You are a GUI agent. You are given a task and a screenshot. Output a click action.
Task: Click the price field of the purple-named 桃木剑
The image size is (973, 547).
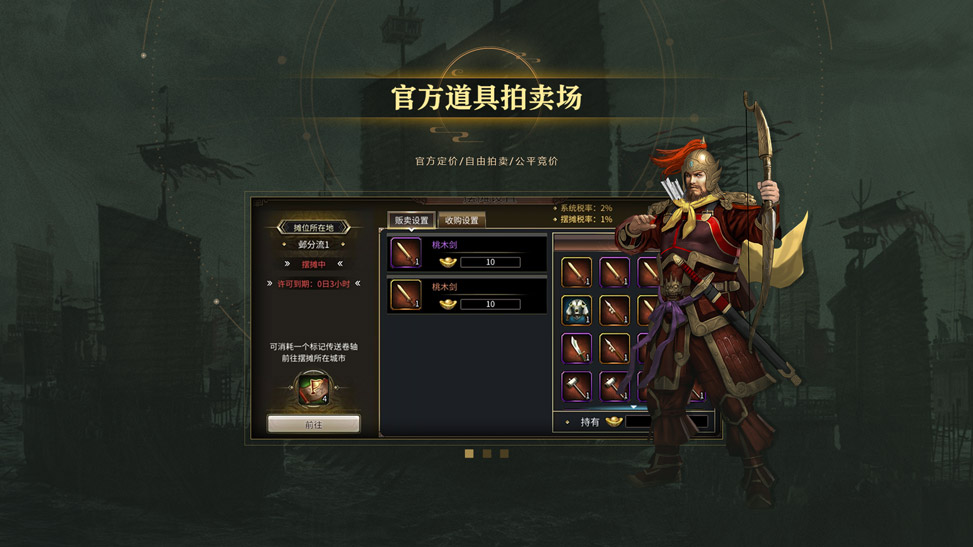pos(490,262)
